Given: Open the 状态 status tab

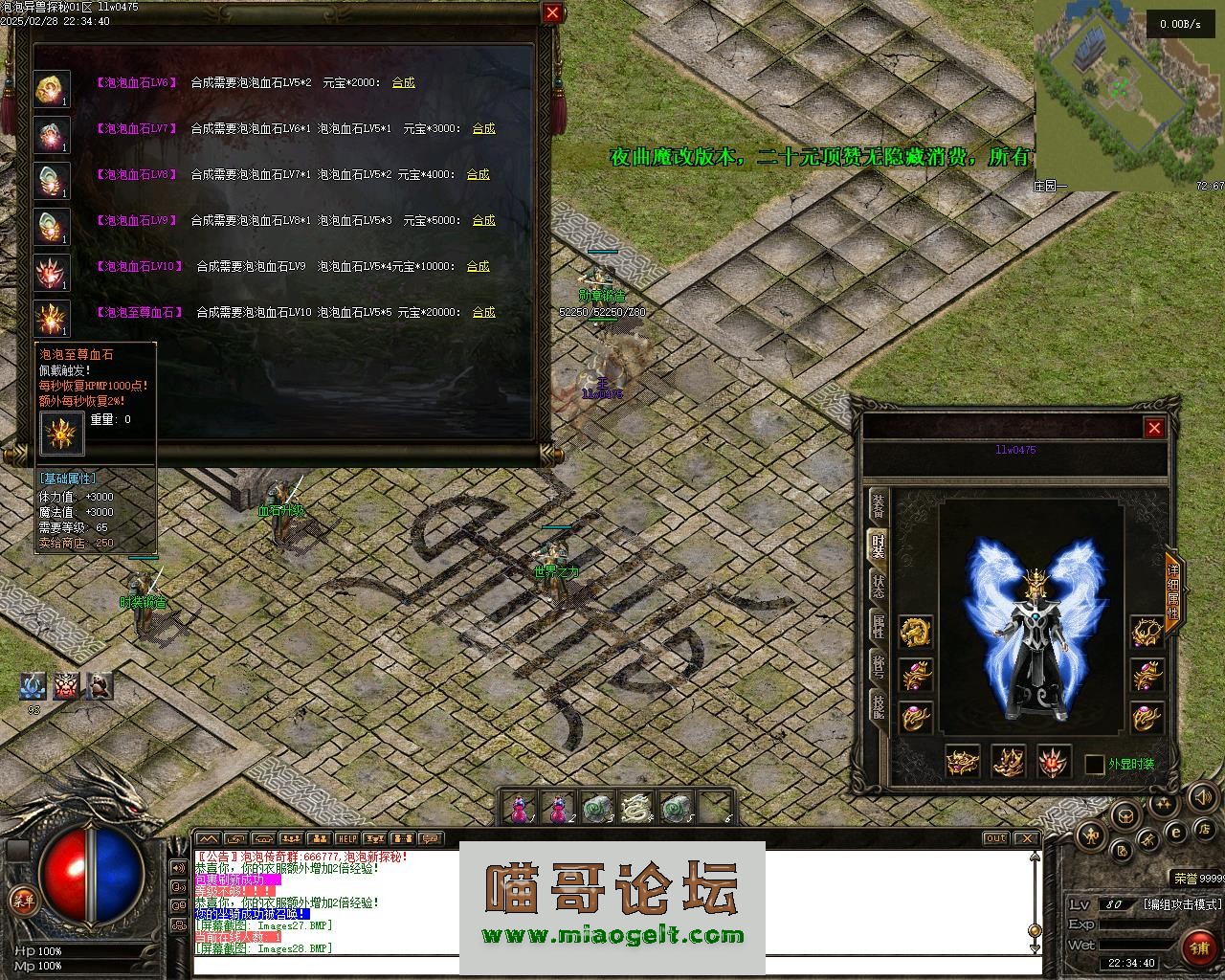Looking at the screenshot, I should [878, 587].
